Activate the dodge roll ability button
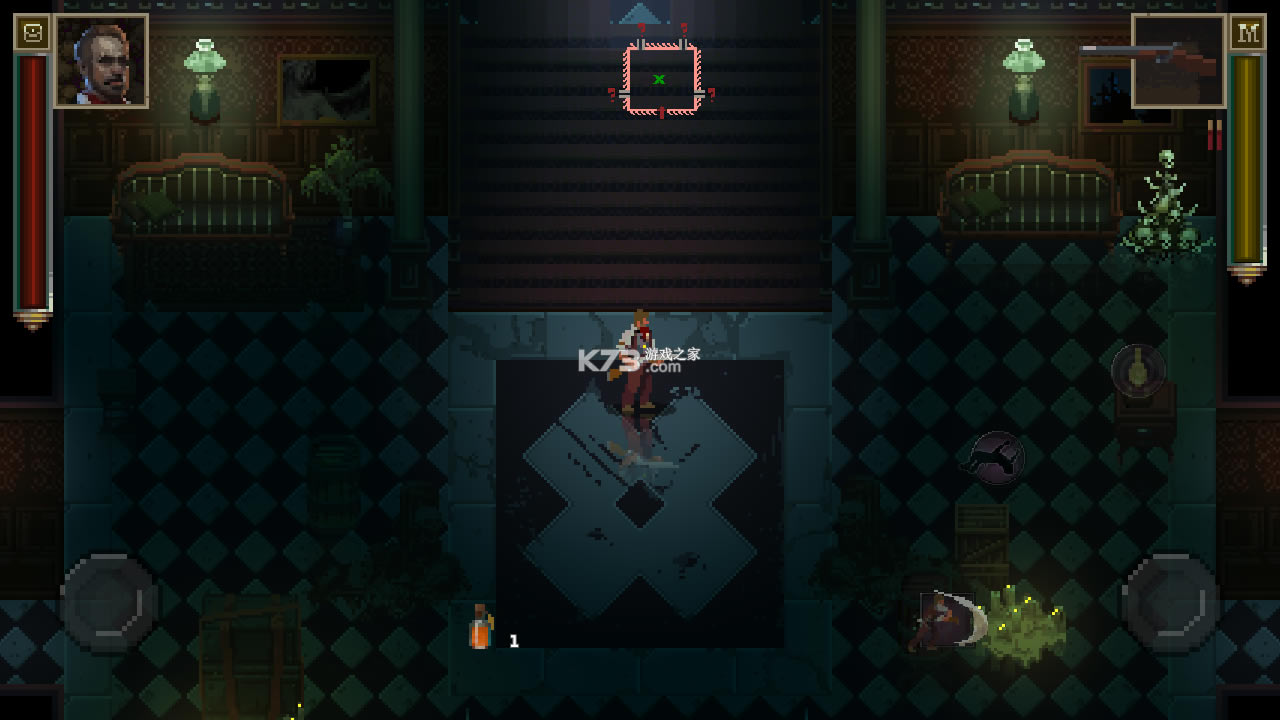1280x720 pixels. 997,459
